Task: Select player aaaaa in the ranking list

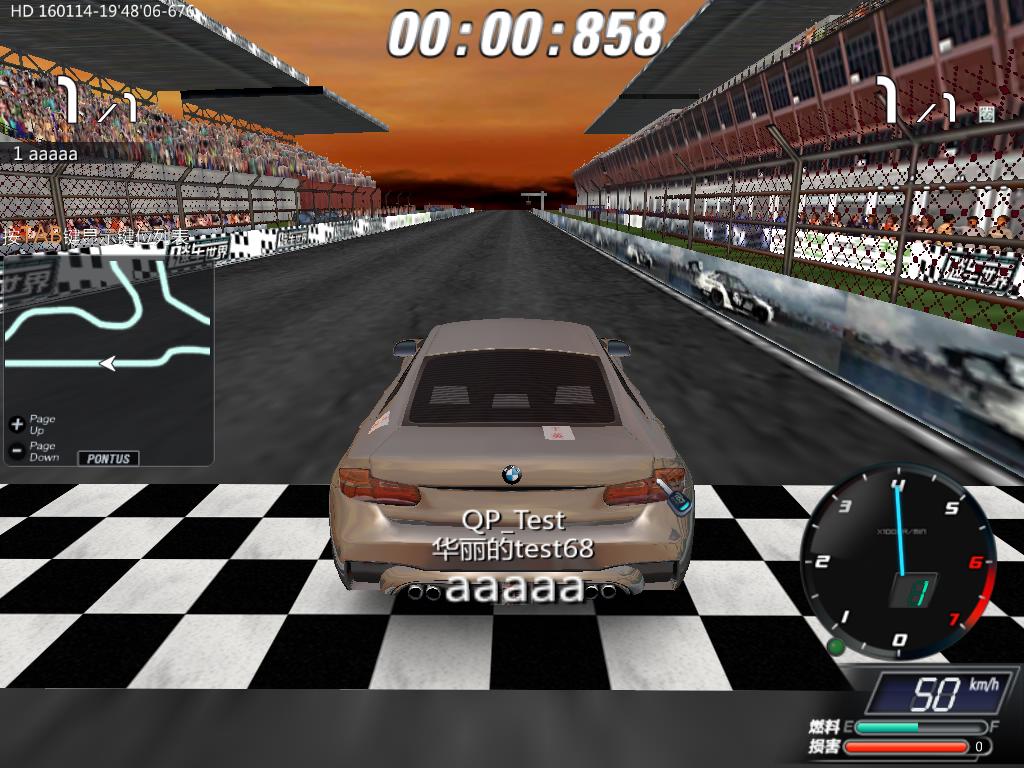Action: tap(46, 154)
